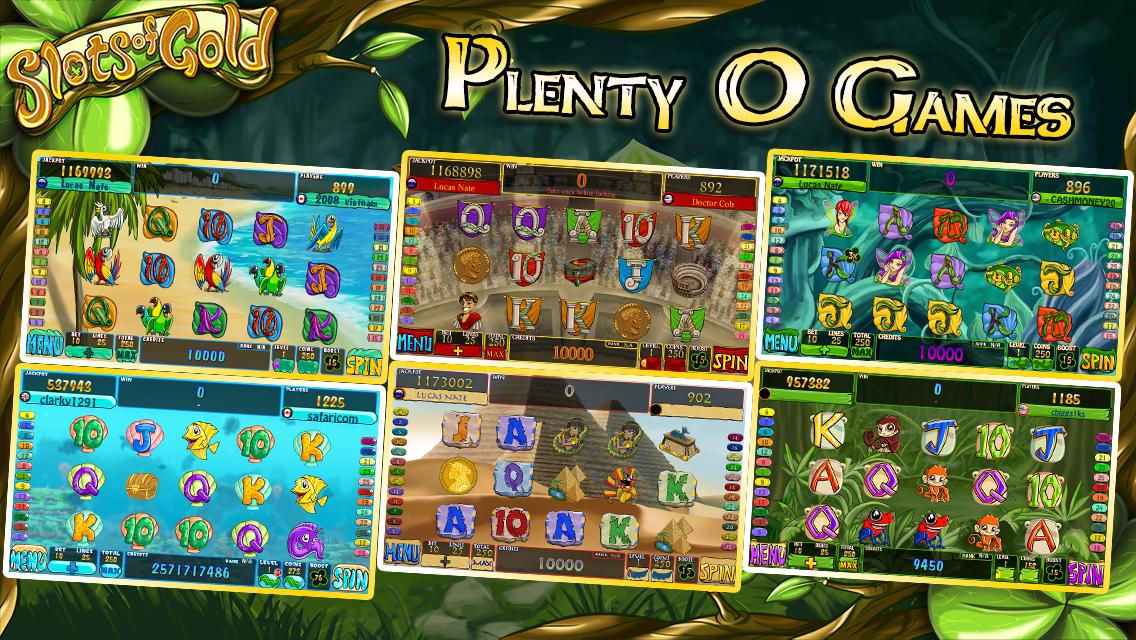Hit SPIN in the beach parrots game
The height and width of the screenshot is (640, 1136).
[x=364, y=363]
